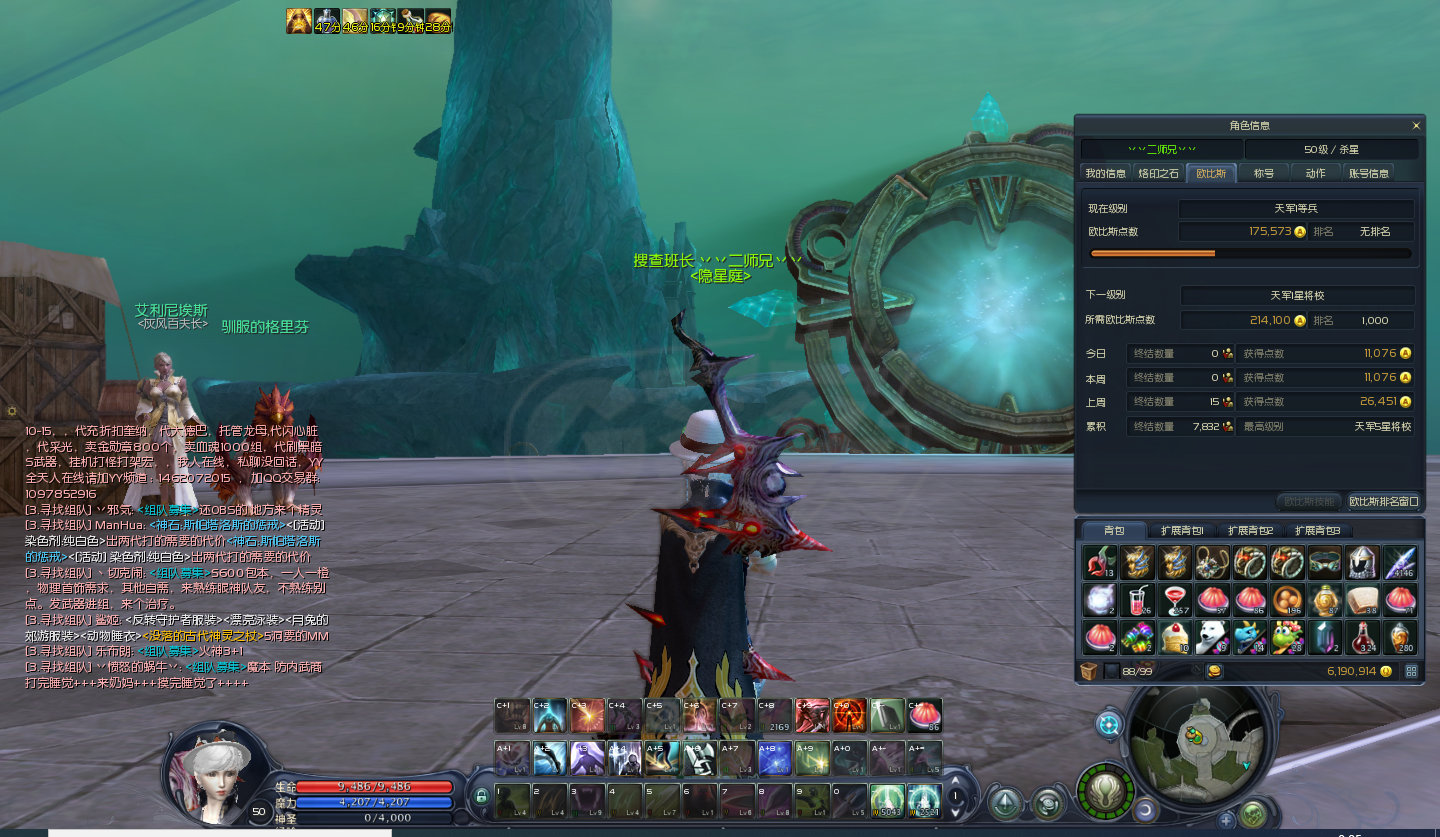Open the 烙印之石 tab
This screenshot has width=1440, height=837.
point(1159,173)
